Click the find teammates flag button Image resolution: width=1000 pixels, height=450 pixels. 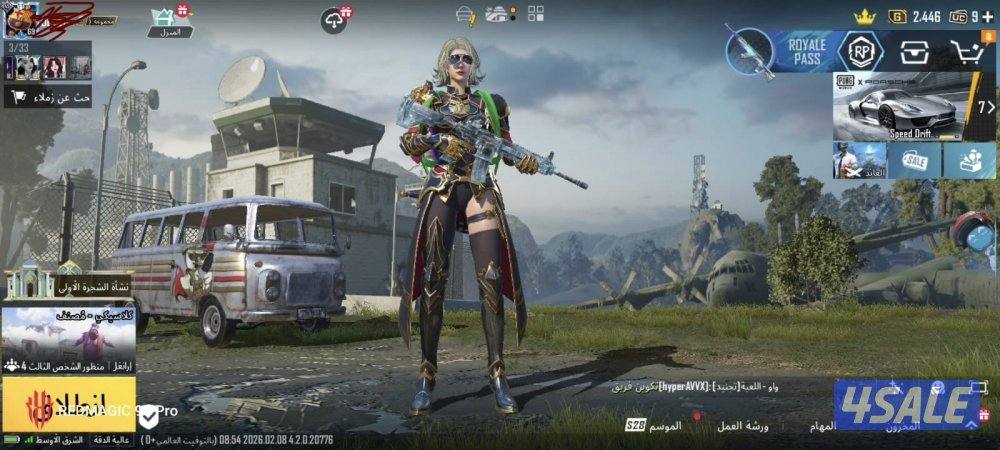(48, 96)
